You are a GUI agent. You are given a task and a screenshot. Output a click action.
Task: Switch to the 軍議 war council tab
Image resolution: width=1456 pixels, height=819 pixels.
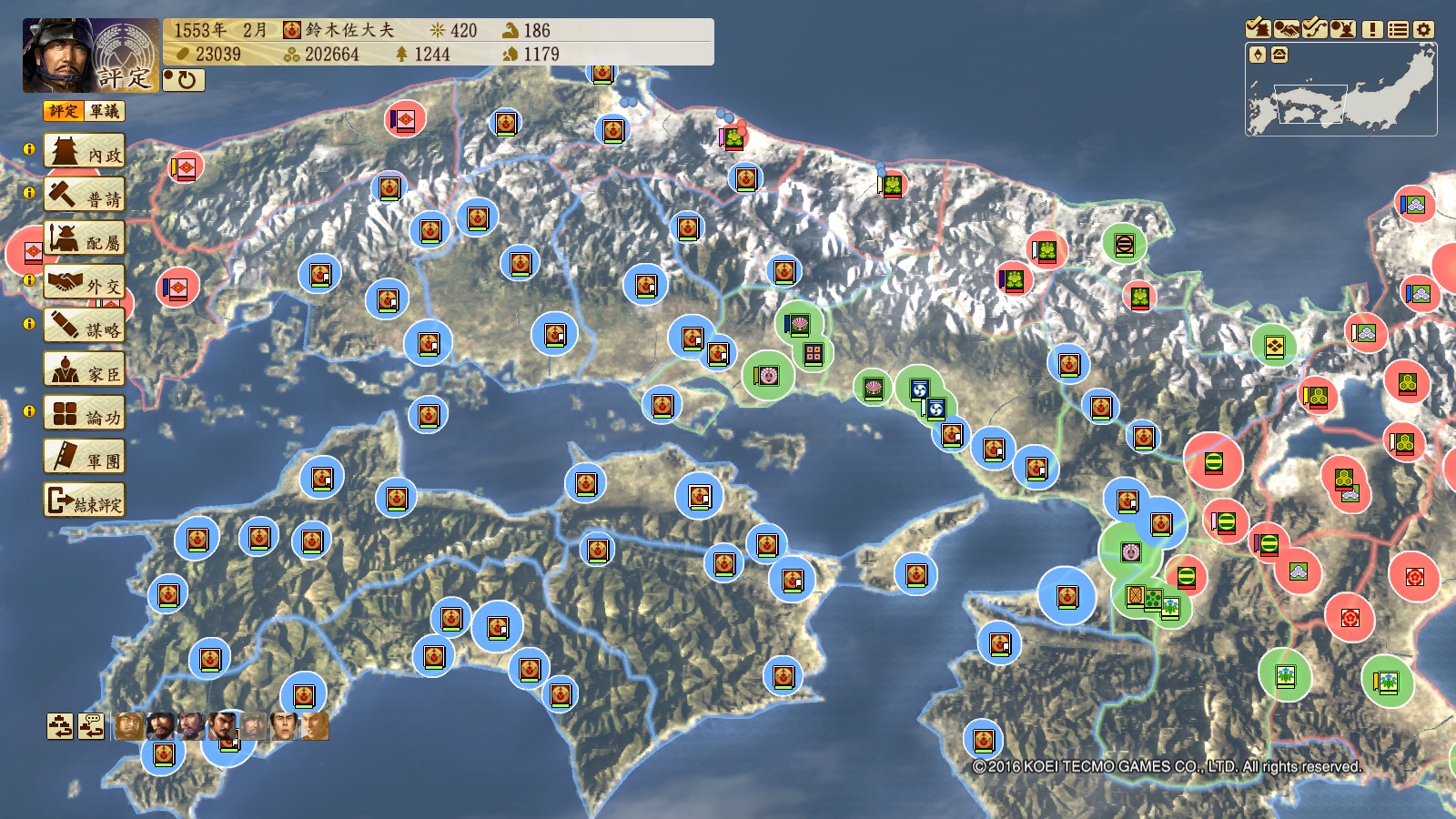coord(105,111)
